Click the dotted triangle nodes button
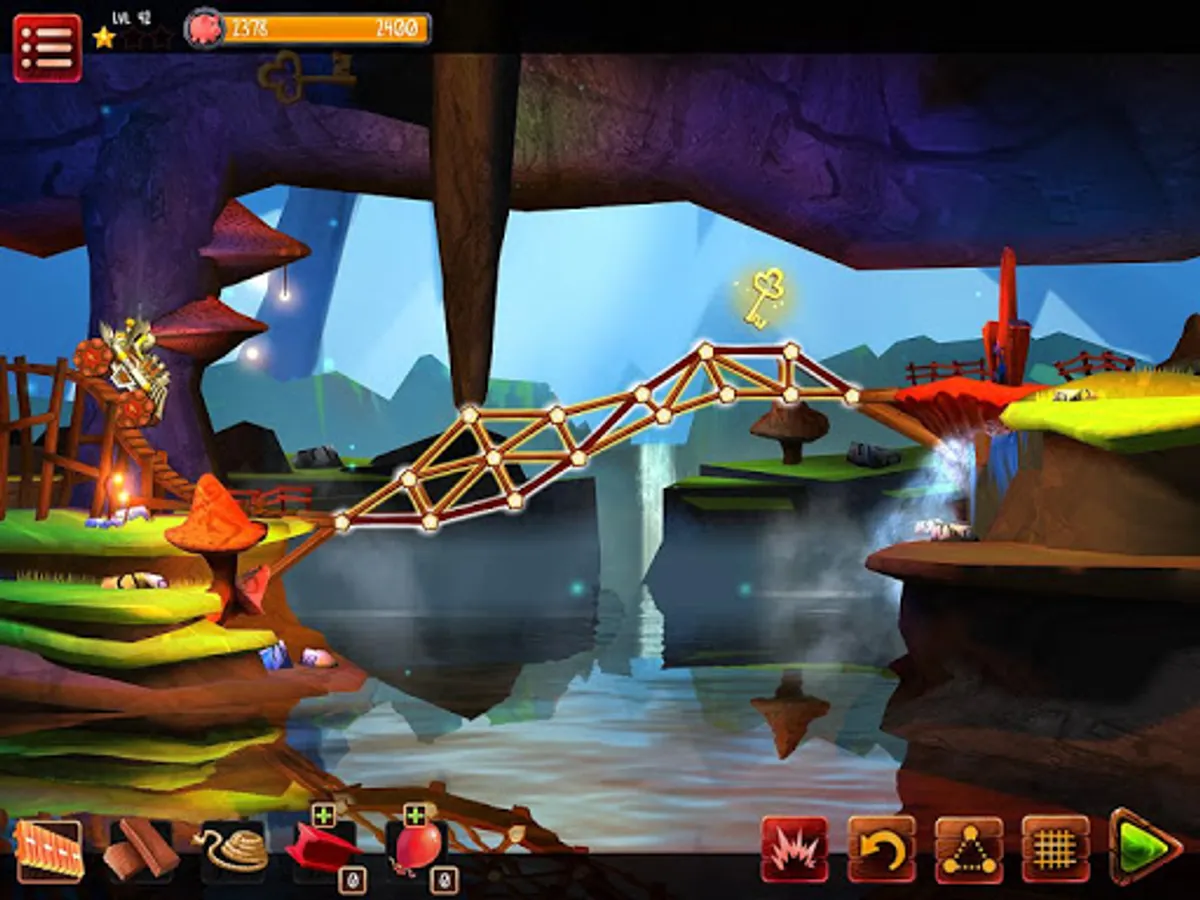The width and height of the screenshot is (1200, 900). [x=969, y=850]
